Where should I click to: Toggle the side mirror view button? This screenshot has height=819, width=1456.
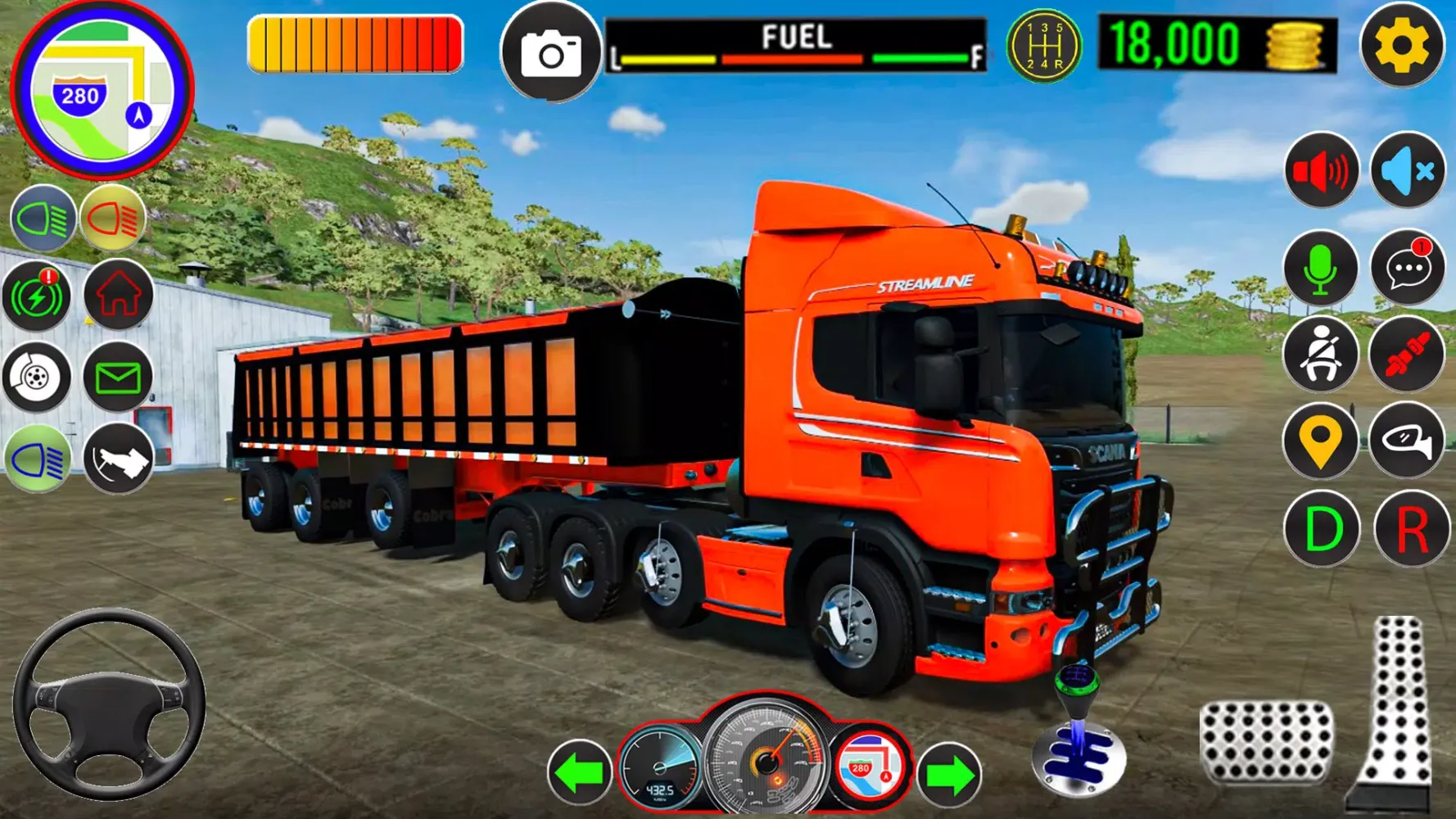point(1407,441)
